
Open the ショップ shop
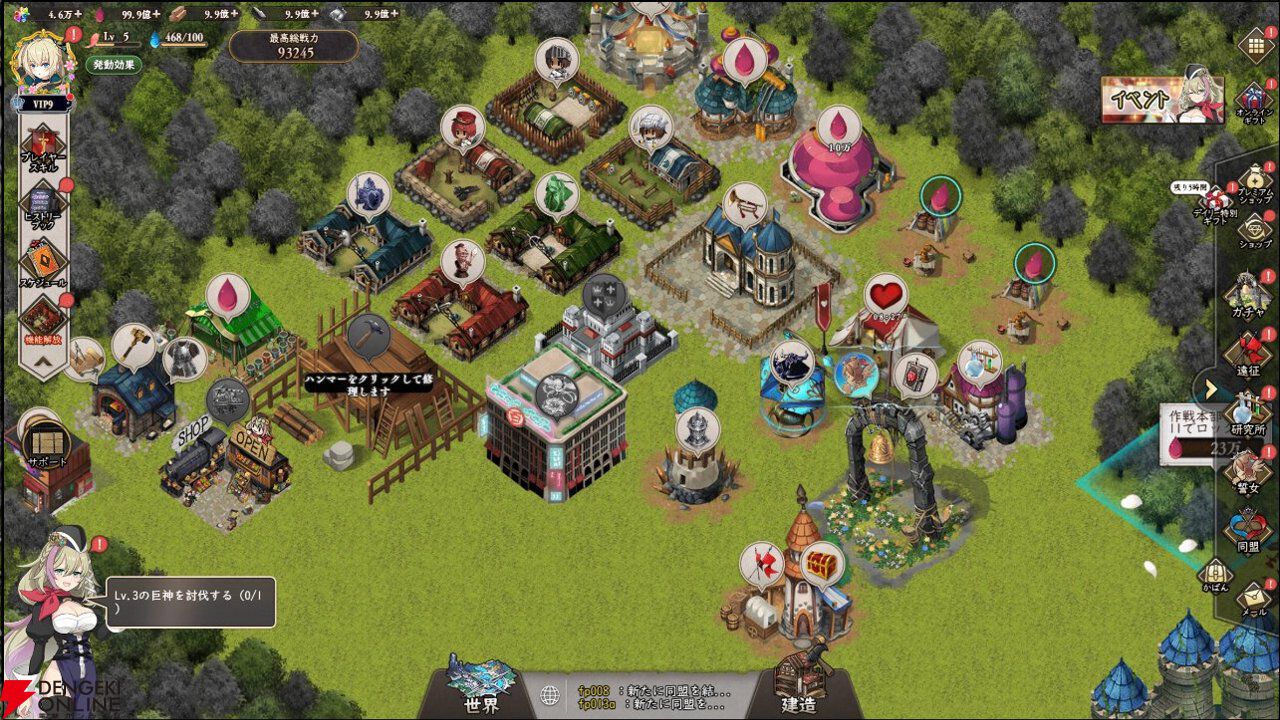coord(1254,230)
